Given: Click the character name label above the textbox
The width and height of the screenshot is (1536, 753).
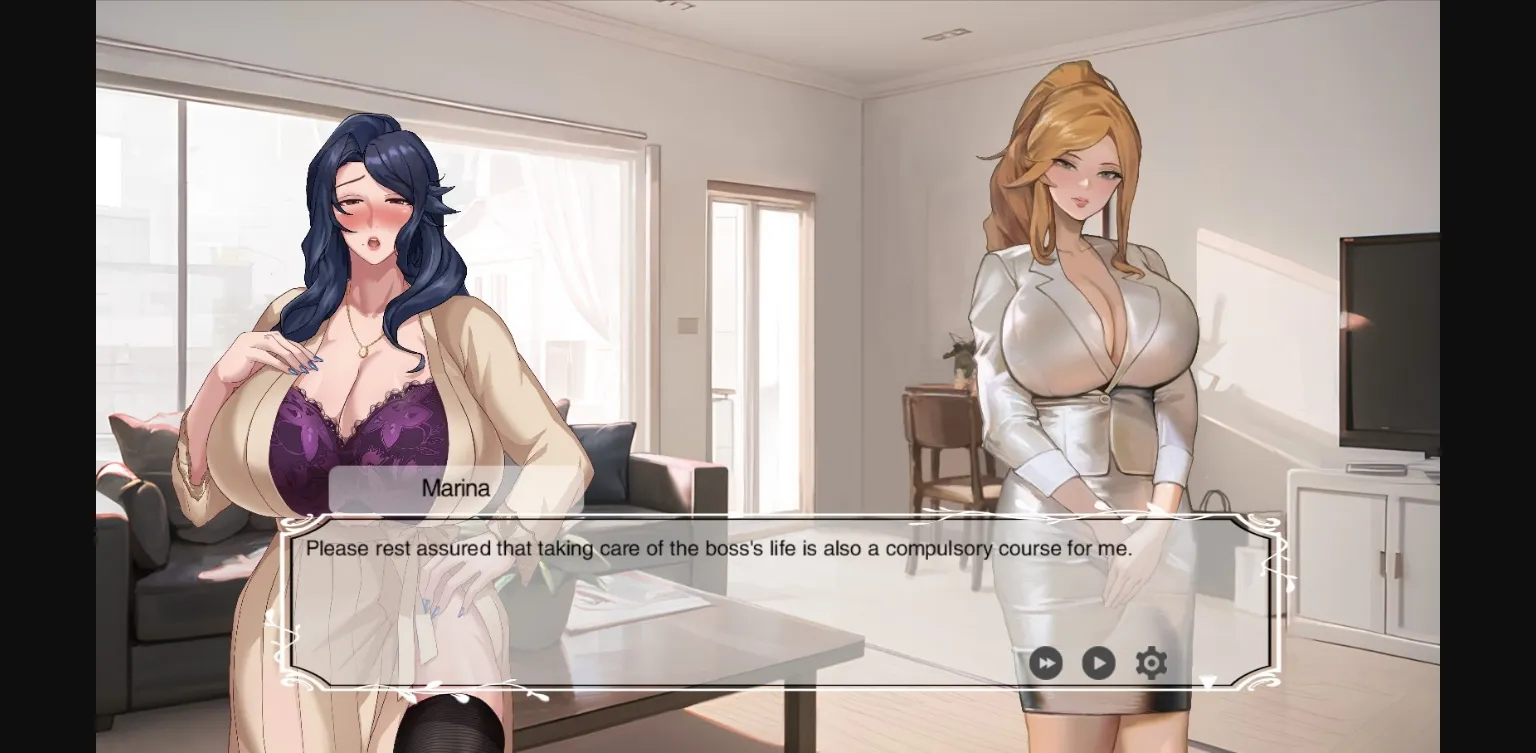Looking at the screenshot, I should (455, 489).
